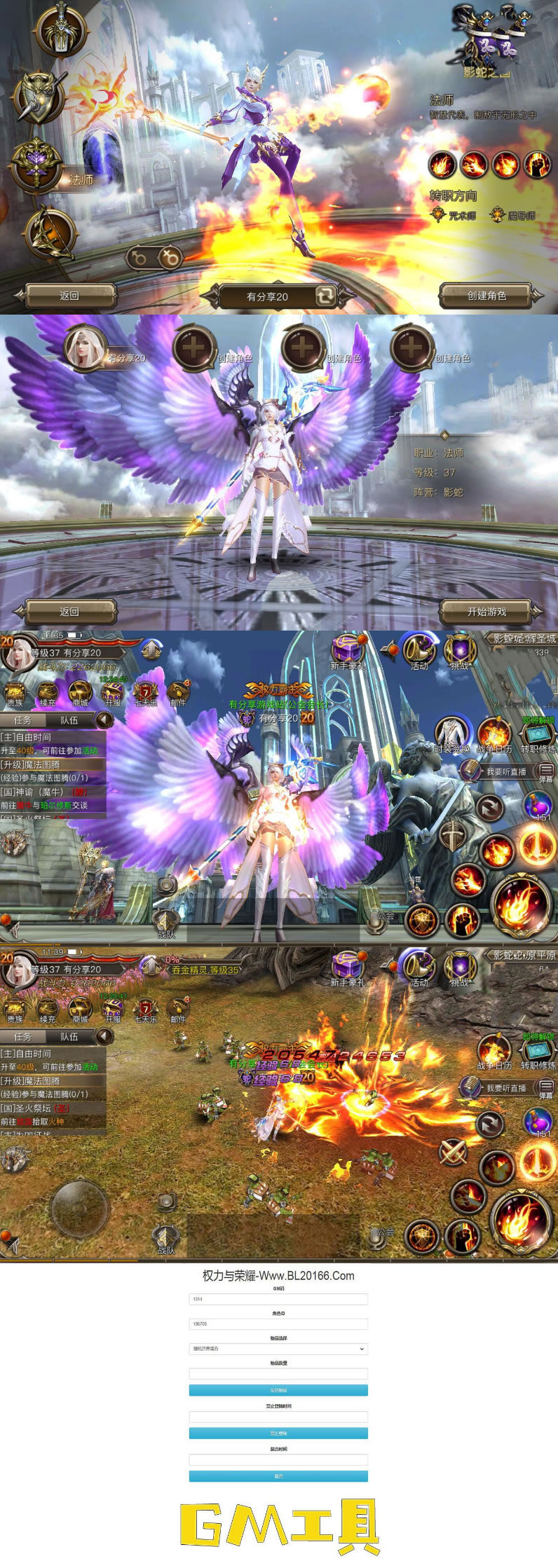The width and height of the screenshot is (558, 1568).
Task: Select the 法师 mage class icon
Action: 36,163
